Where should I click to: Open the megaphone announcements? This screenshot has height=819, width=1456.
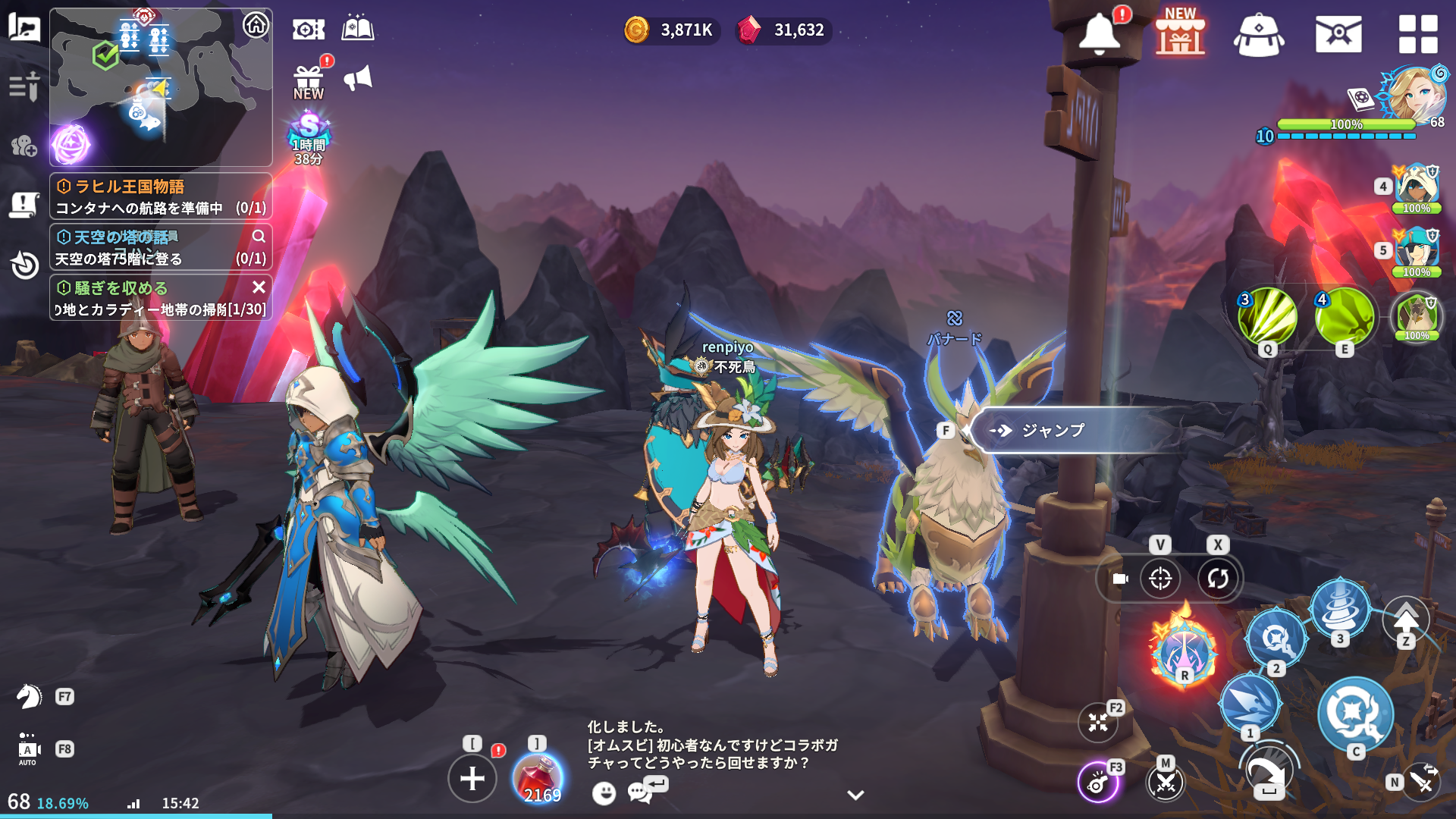click(358, 78)
